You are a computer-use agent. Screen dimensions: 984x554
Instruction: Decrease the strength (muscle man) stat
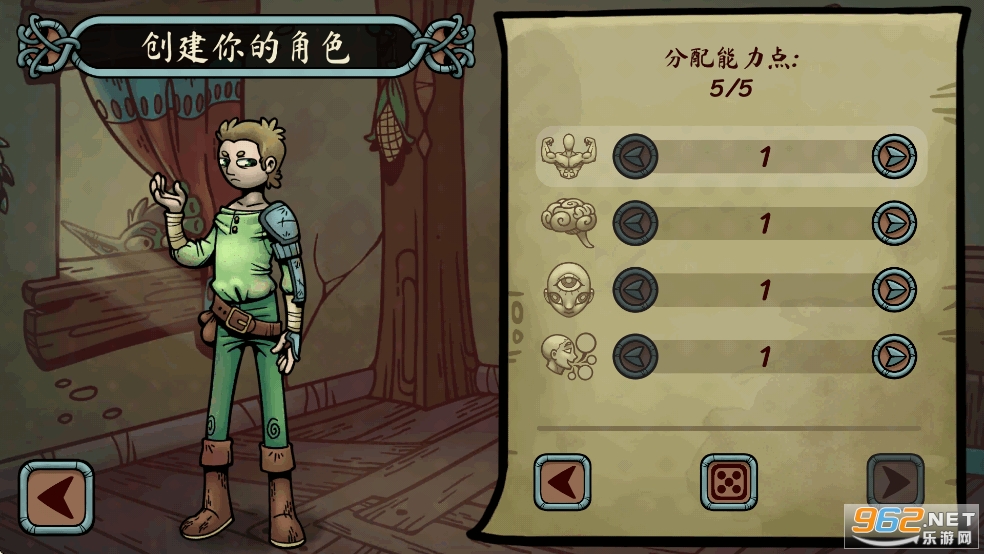tap(635, 157)
